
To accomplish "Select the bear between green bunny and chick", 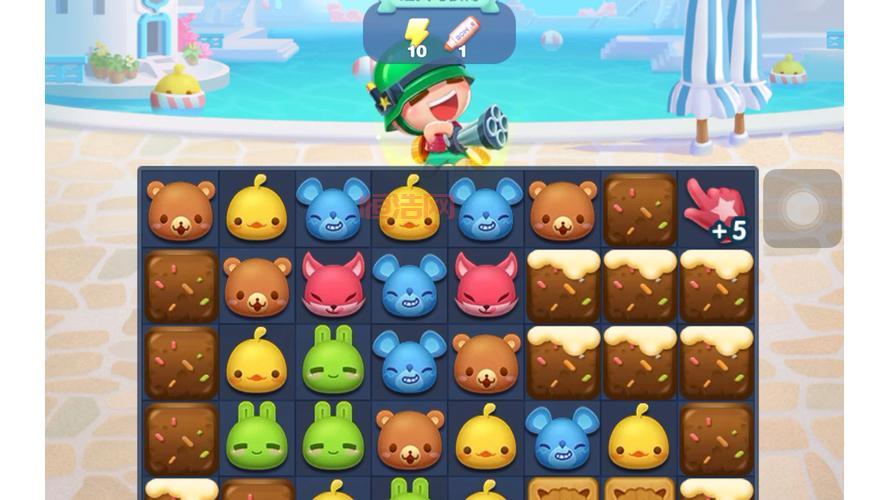I will 409,436.
